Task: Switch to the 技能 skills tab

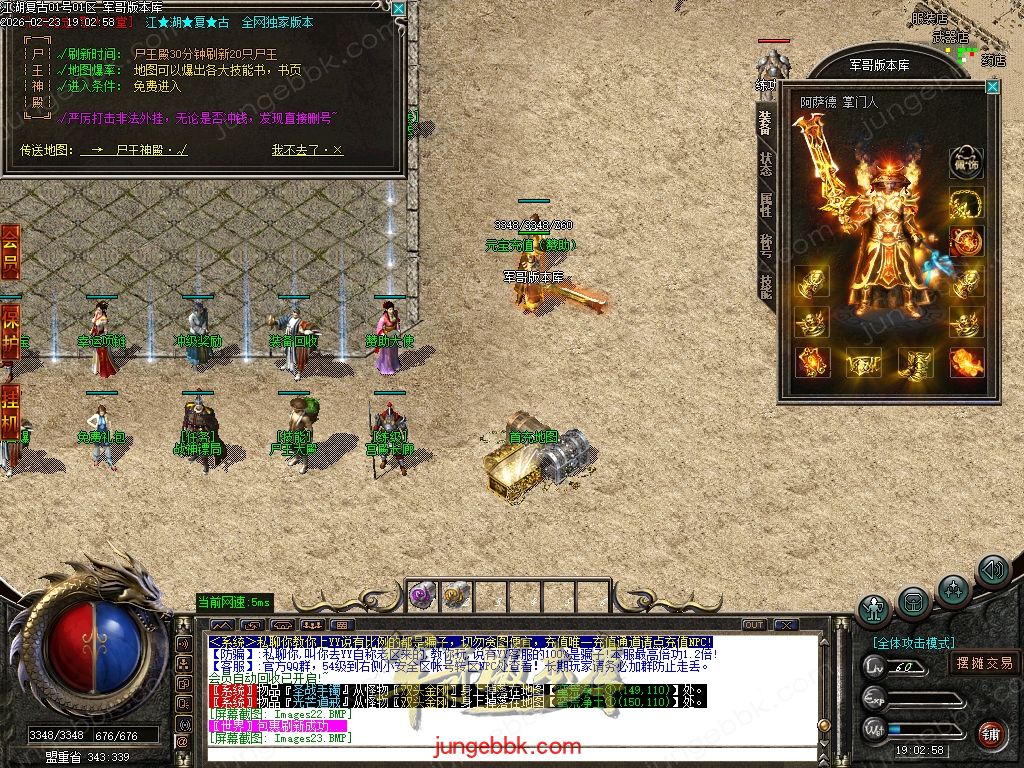Action: tap(765, 287)
